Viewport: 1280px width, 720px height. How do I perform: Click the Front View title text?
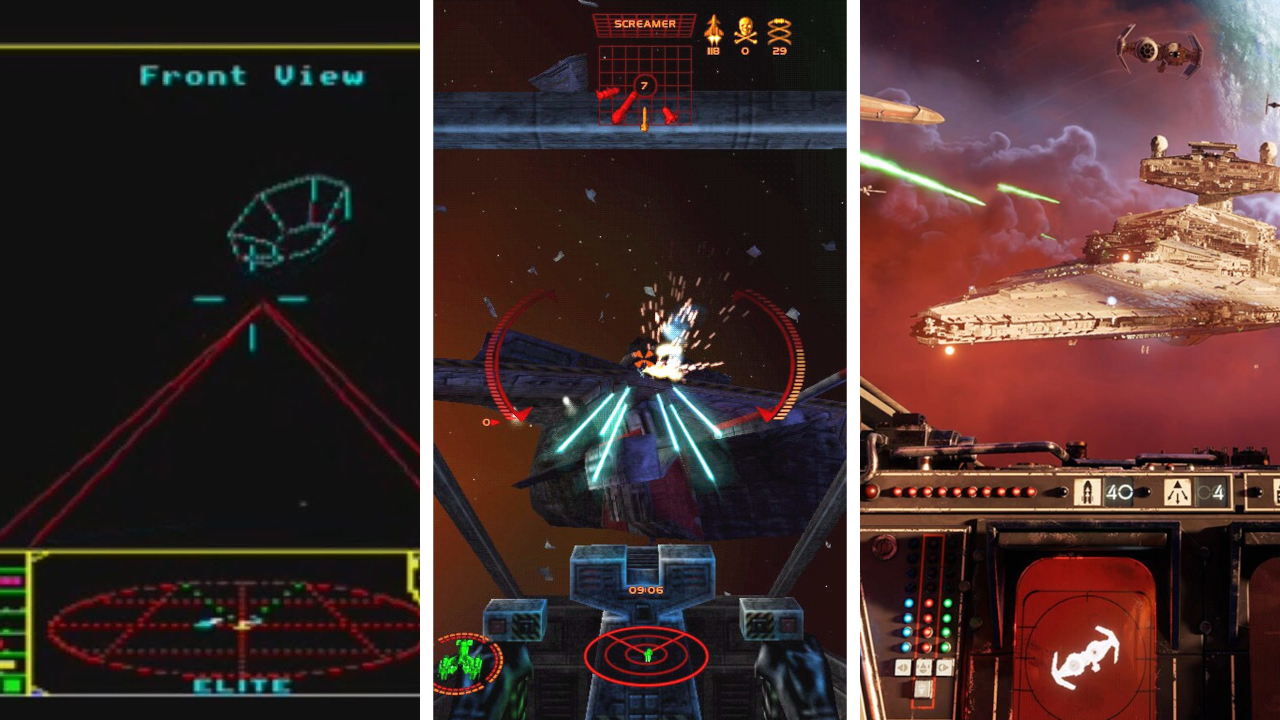(255, 74)
